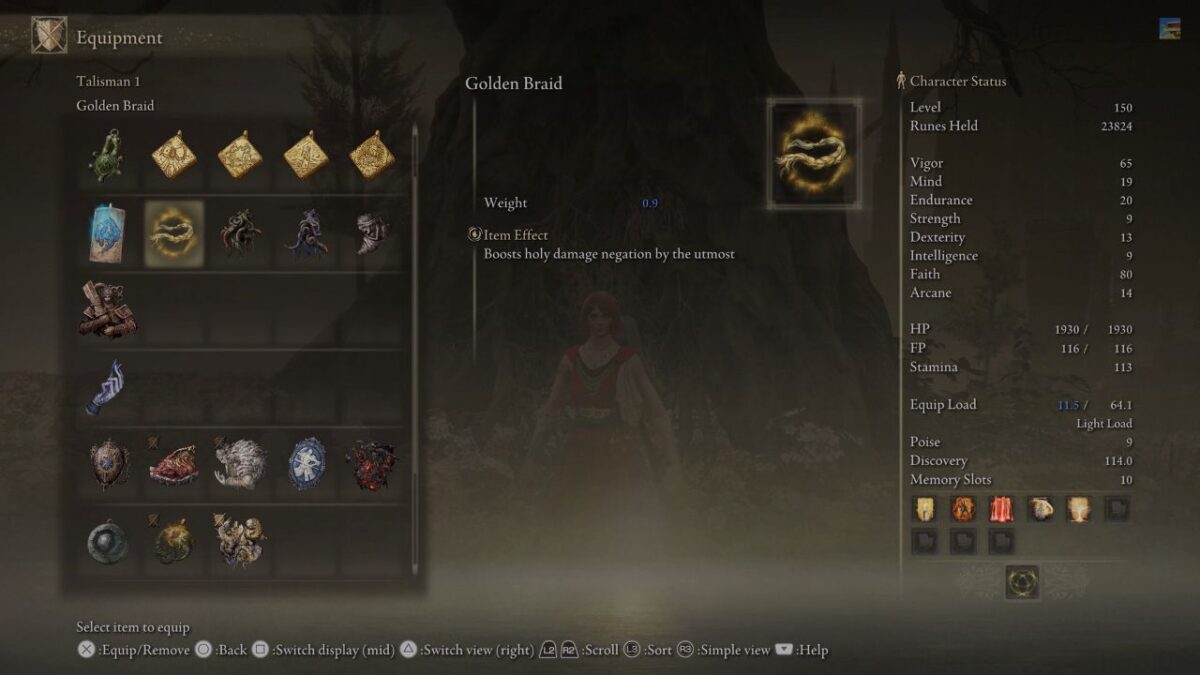Select the grey stone orb talisman
The width and height of the screenshot is (1200, 675).
pyautogui.click(x=107, y=541)
